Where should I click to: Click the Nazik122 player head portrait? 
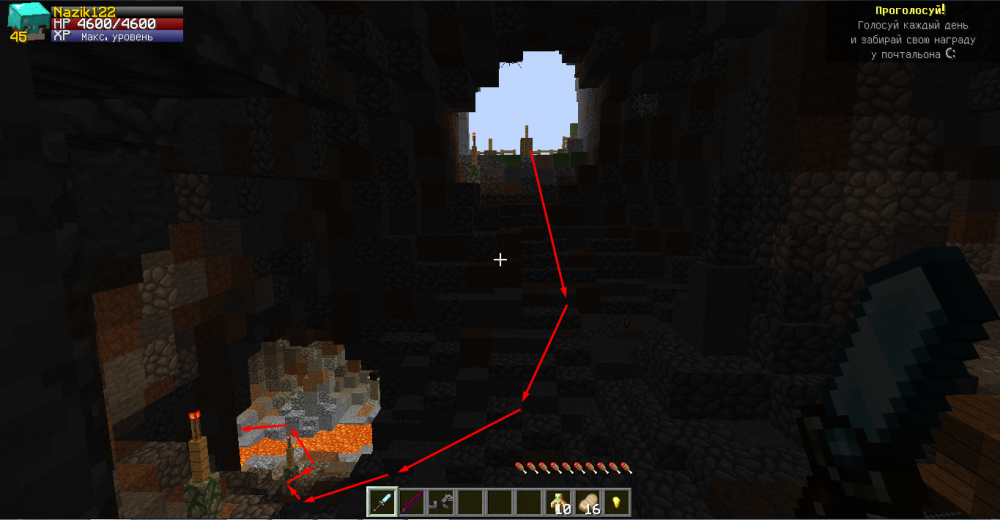28,19
